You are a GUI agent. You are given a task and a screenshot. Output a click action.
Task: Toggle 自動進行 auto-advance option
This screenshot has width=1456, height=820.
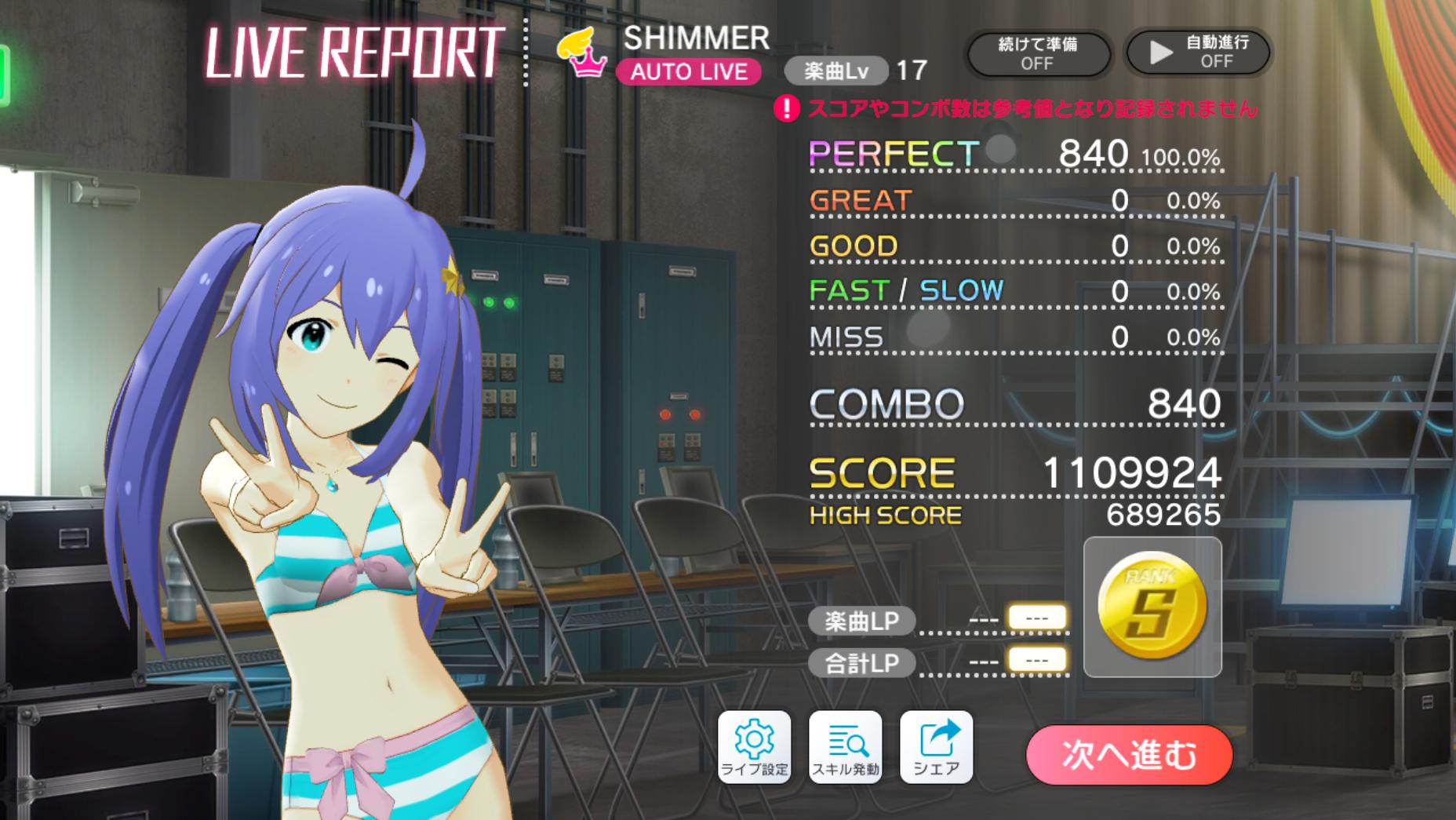click(x=1198, y=53)
